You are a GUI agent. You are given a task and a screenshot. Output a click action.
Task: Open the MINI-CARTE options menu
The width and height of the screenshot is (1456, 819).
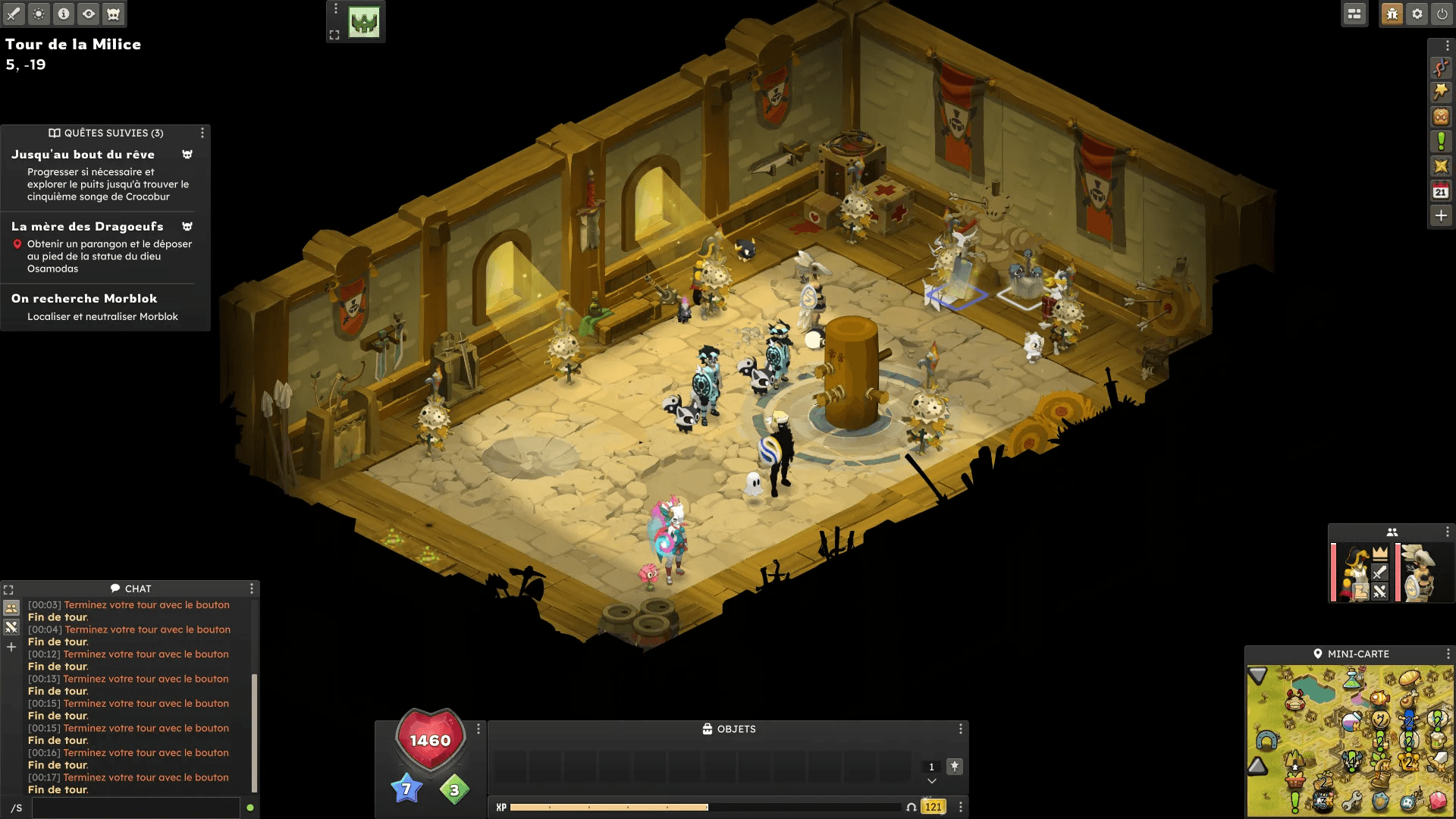click(1448, 654)
